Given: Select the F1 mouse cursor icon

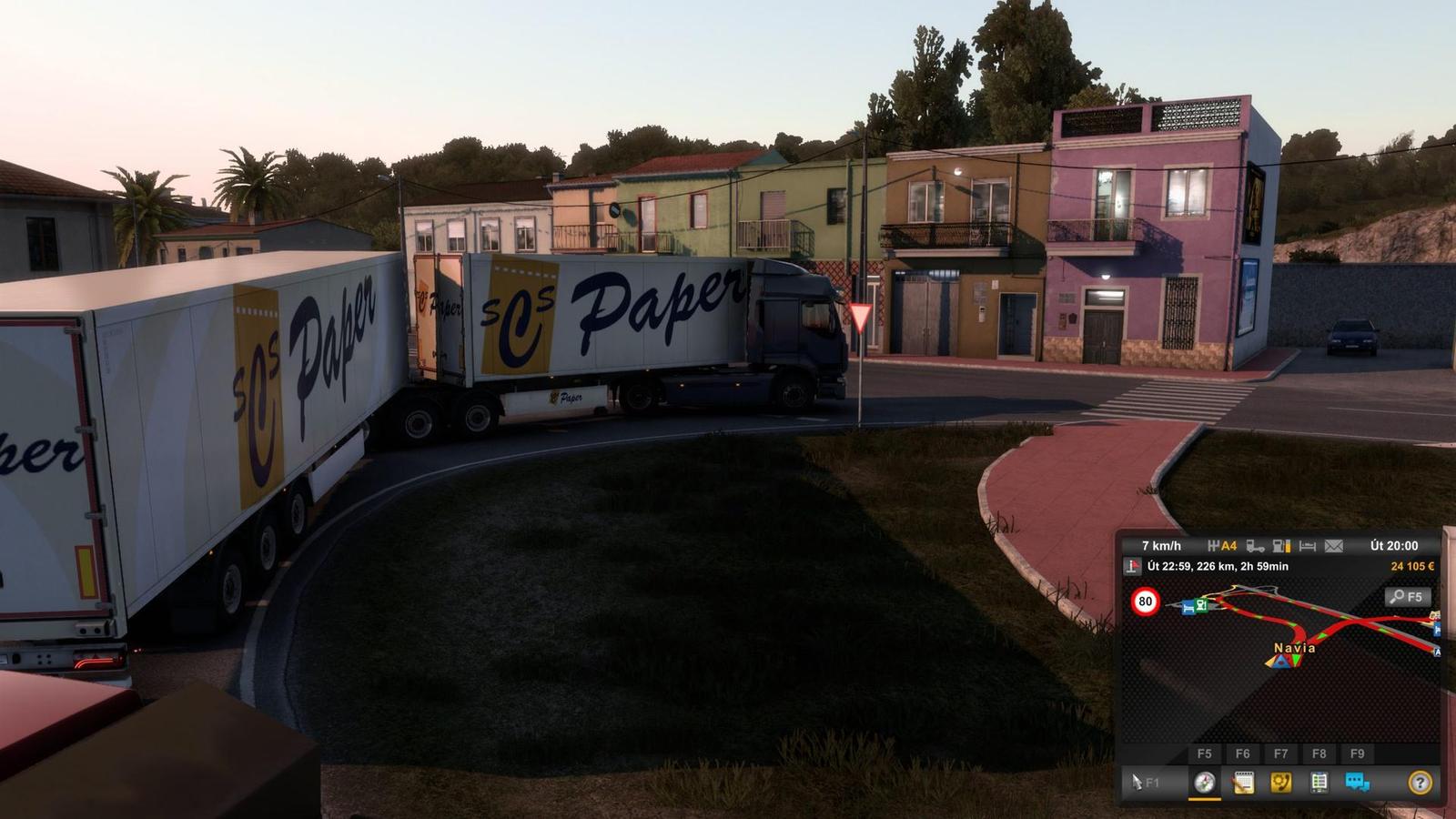Looking at the screenshot, I should click(1137, 782).
